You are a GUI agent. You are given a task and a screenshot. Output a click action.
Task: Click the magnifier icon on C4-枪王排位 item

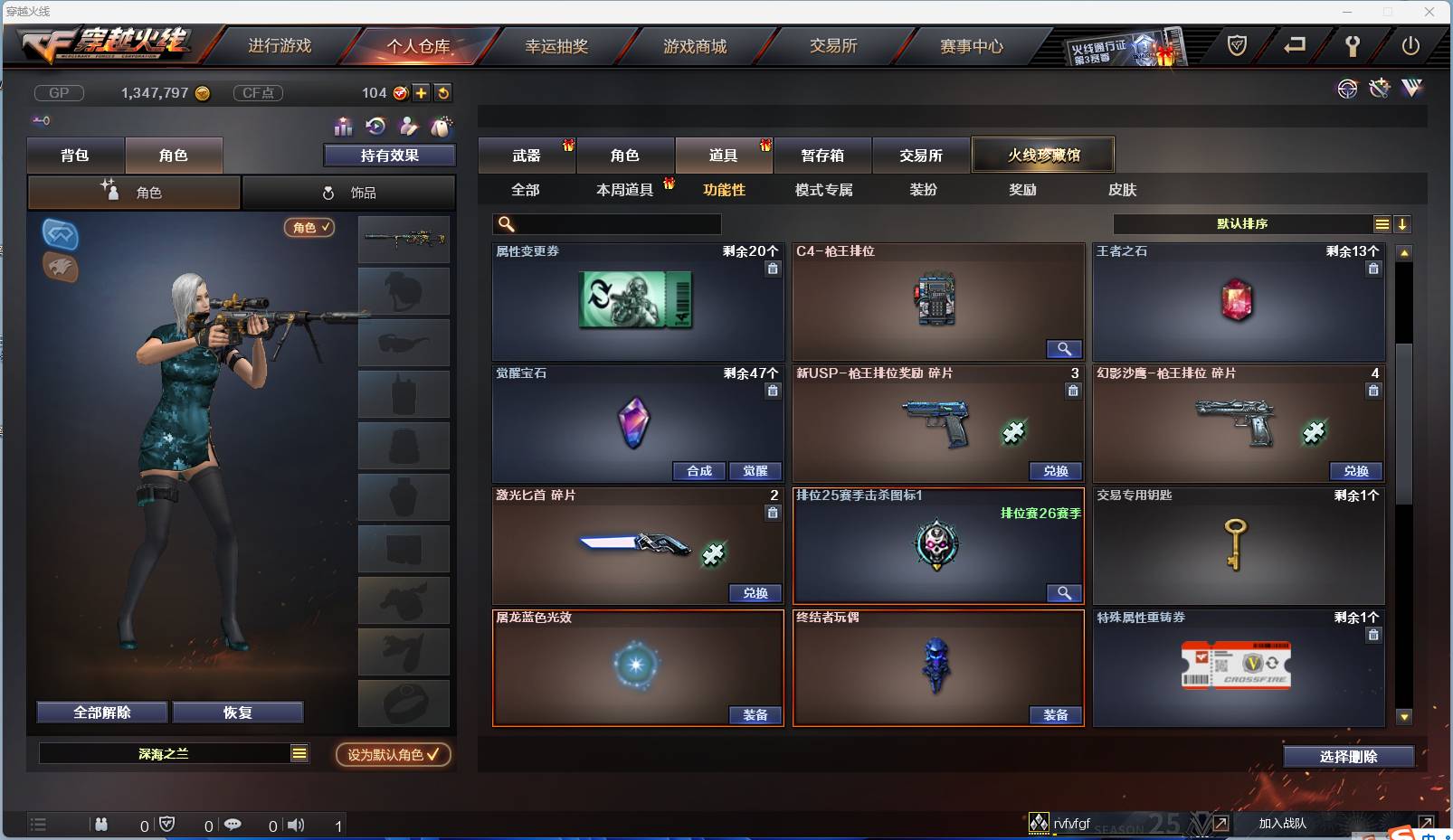tap(1065, 349)
